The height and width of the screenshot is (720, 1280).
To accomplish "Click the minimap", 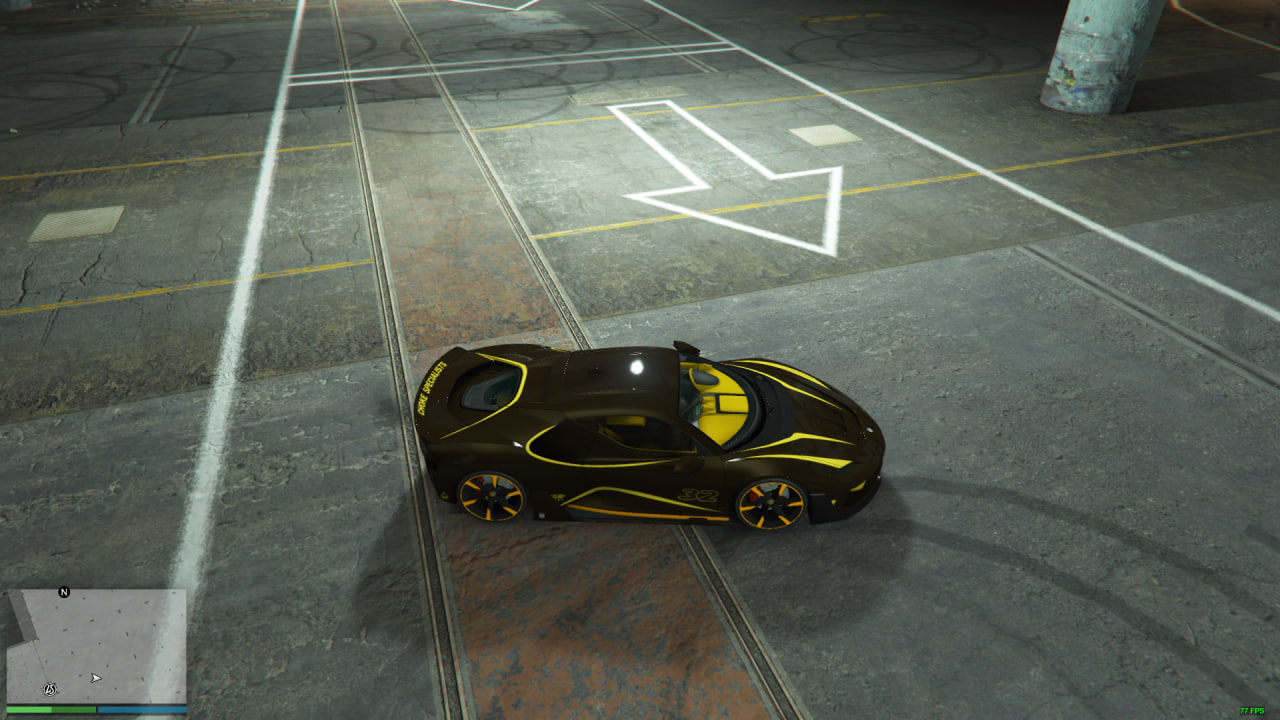I will pos(97,645).
